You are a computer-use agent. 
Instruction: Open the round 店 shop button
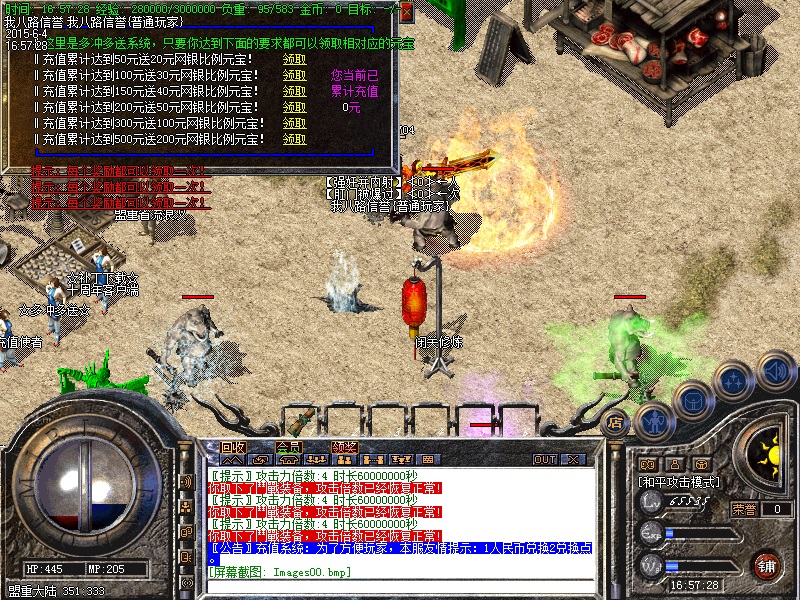(x=616, y=423)
